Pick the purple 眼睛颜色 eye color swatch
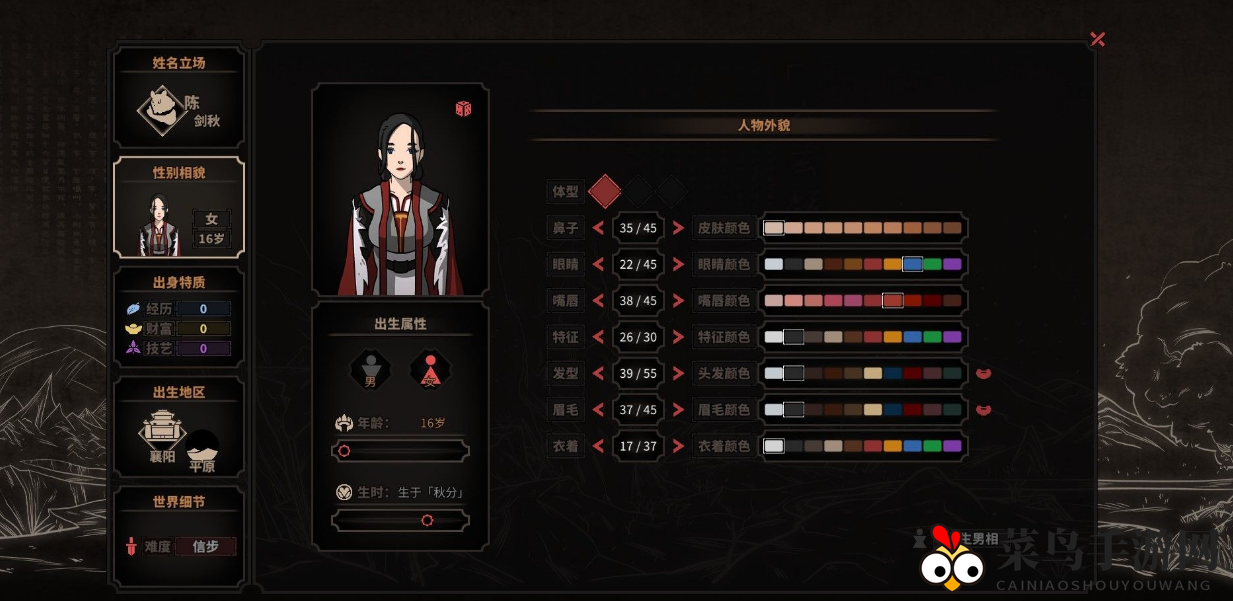Screen dimensions: 1233x601 click(952, 264)
